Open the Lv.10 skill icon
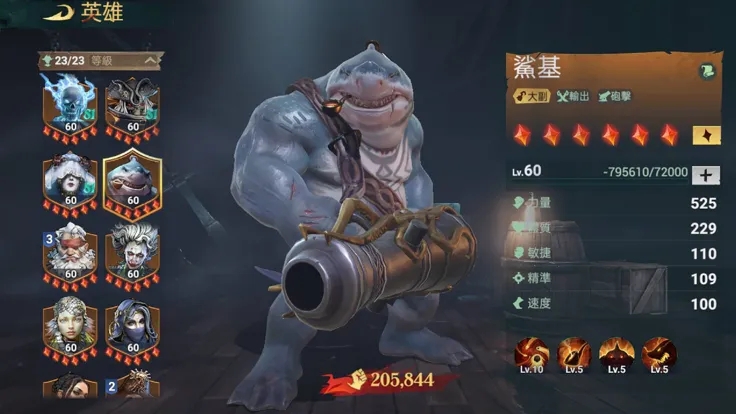Screen dimensions: 736x414 (532, 353)
